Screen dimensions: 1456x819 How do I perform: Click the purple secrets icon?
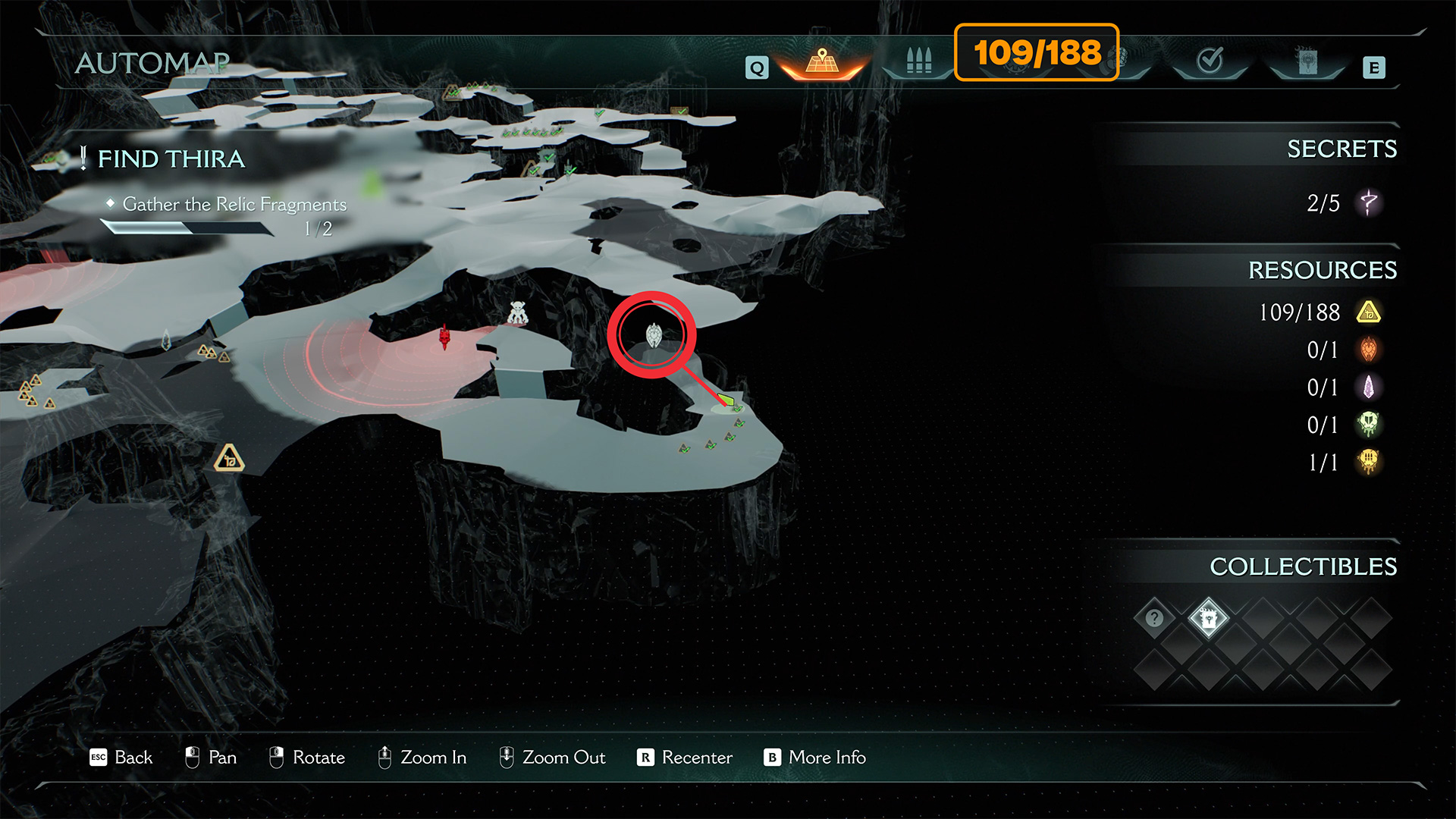click(x=1368, y=203)
